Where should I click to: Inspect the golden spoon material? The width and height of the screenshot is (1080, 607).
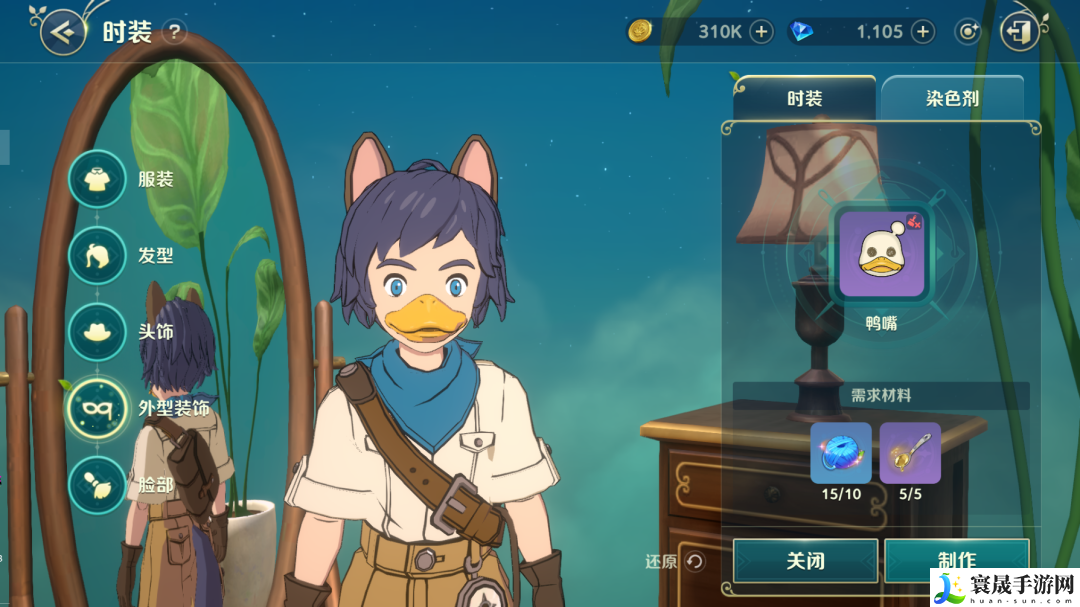click(x=910, y=453)
